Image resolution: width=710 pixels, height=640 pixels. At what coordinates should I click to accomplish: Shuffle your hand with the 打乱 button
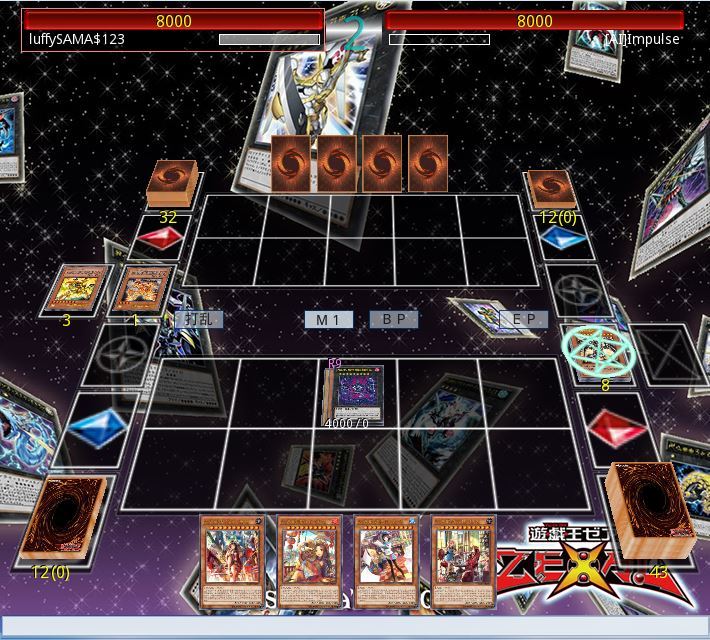click(198, 320)
